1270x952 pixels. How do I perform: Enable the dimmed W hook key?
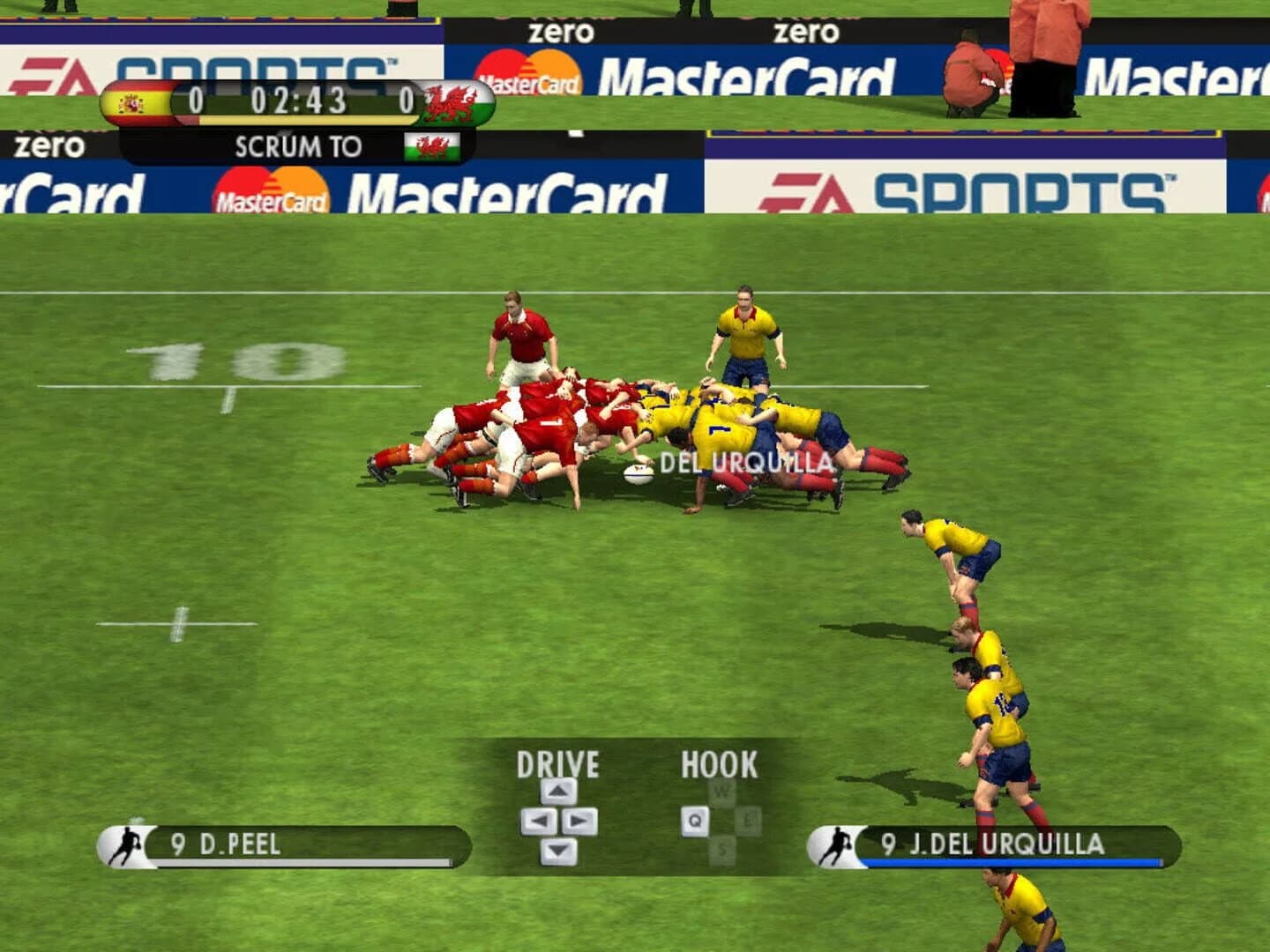click(721, 790)
